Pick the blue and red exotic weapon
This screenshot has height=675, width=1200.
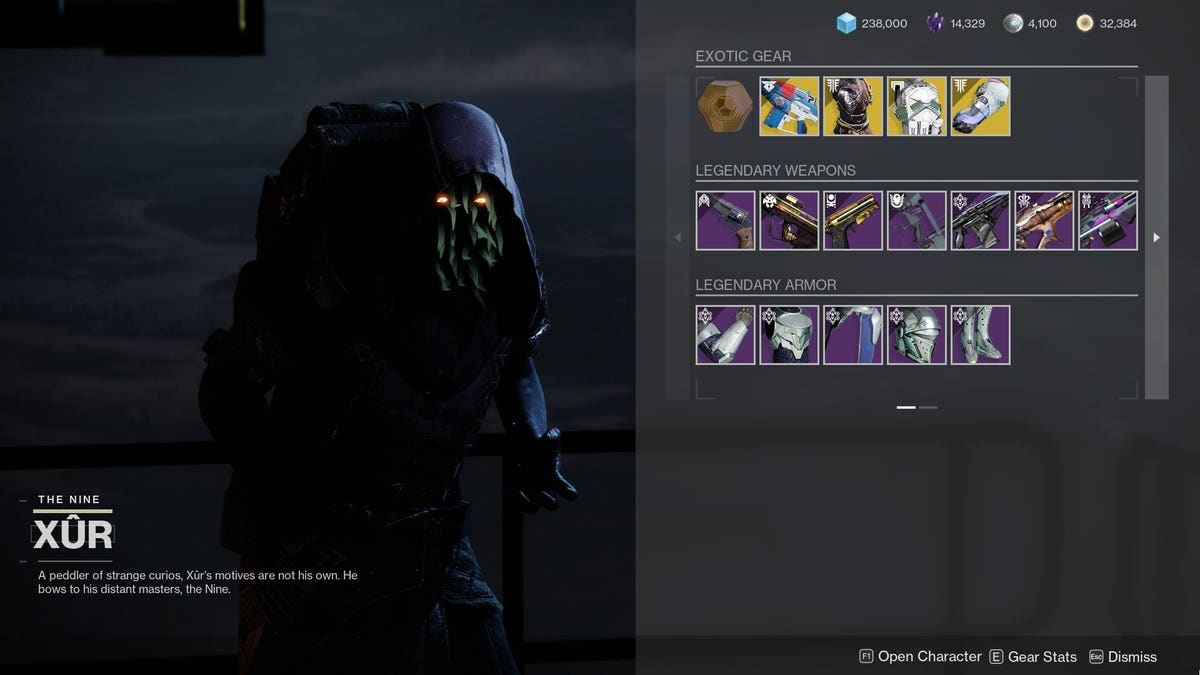[789, 106]
